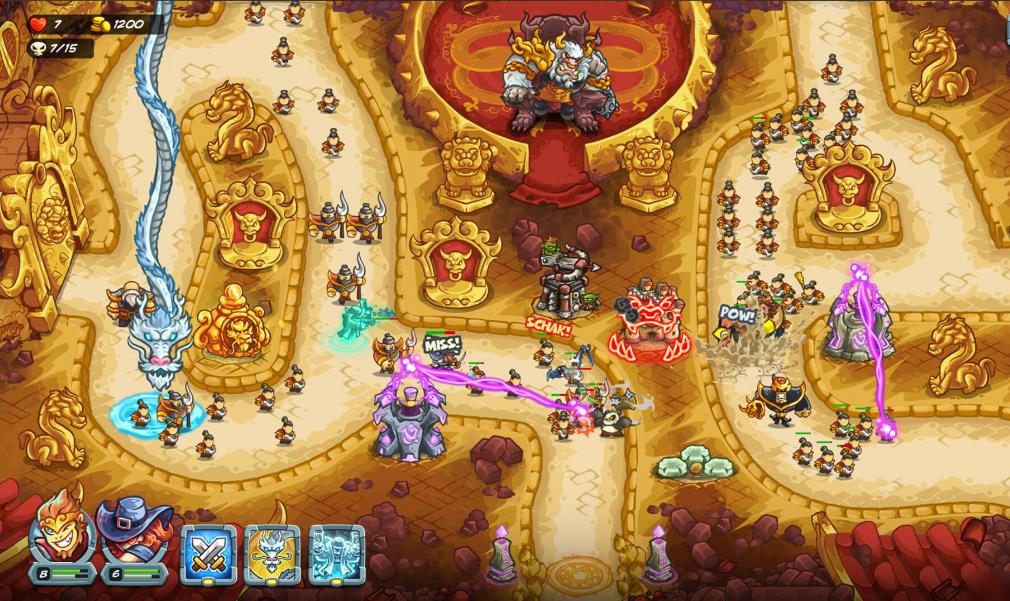1010x601 pixels.
Task: Cast the white dragon hero spell
Action: click(272, 553)
